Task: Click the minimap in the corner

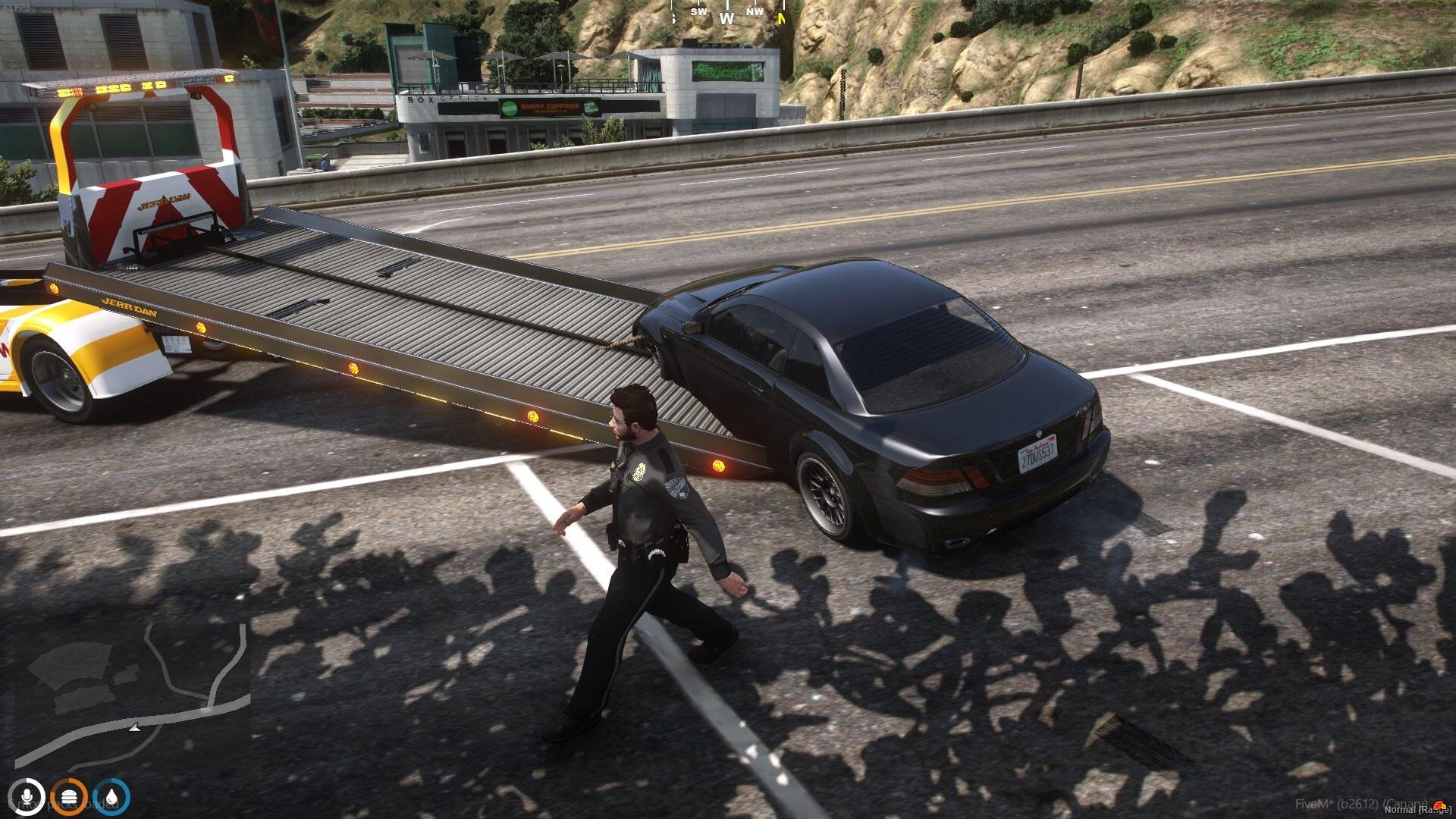Action: [133, 694]
